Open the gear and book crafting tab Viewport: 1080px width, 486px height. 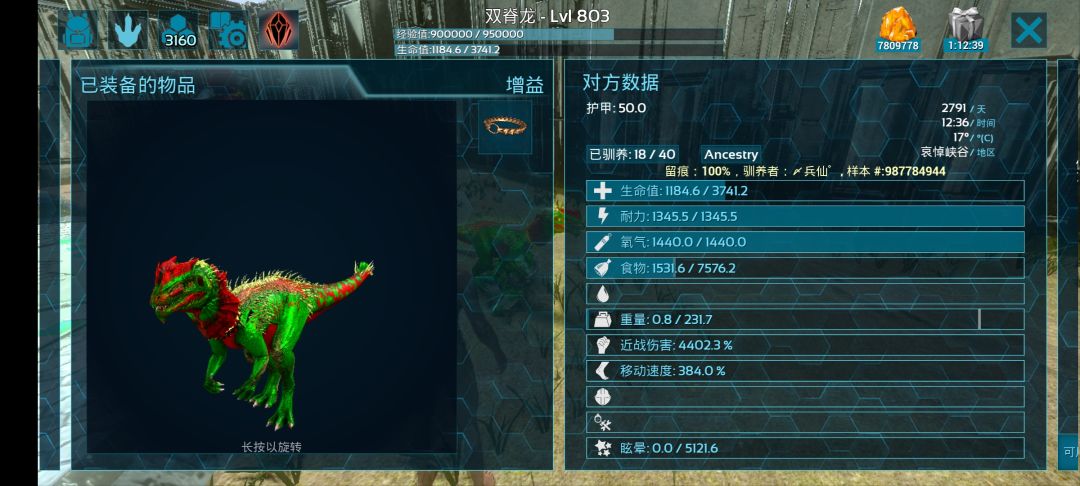point(229,31)
